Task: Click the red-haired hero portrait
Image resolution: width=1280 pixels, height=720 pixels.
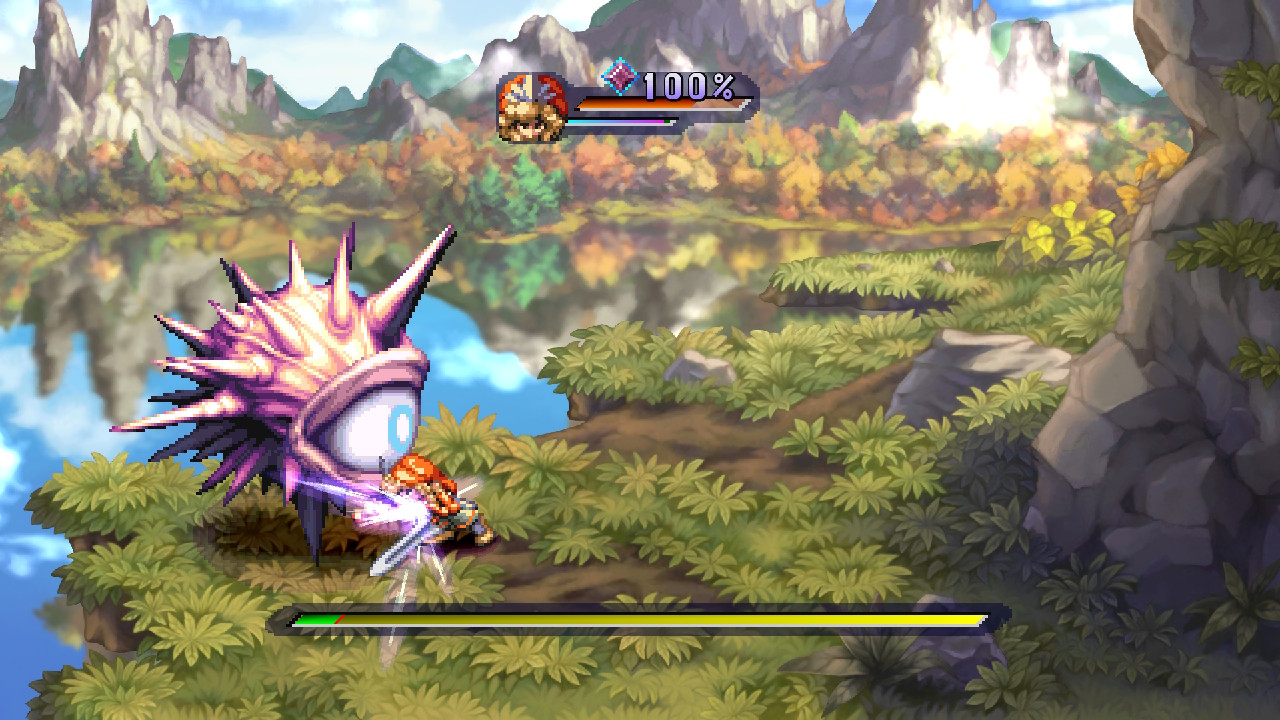Action: click(x=531, y=107)
